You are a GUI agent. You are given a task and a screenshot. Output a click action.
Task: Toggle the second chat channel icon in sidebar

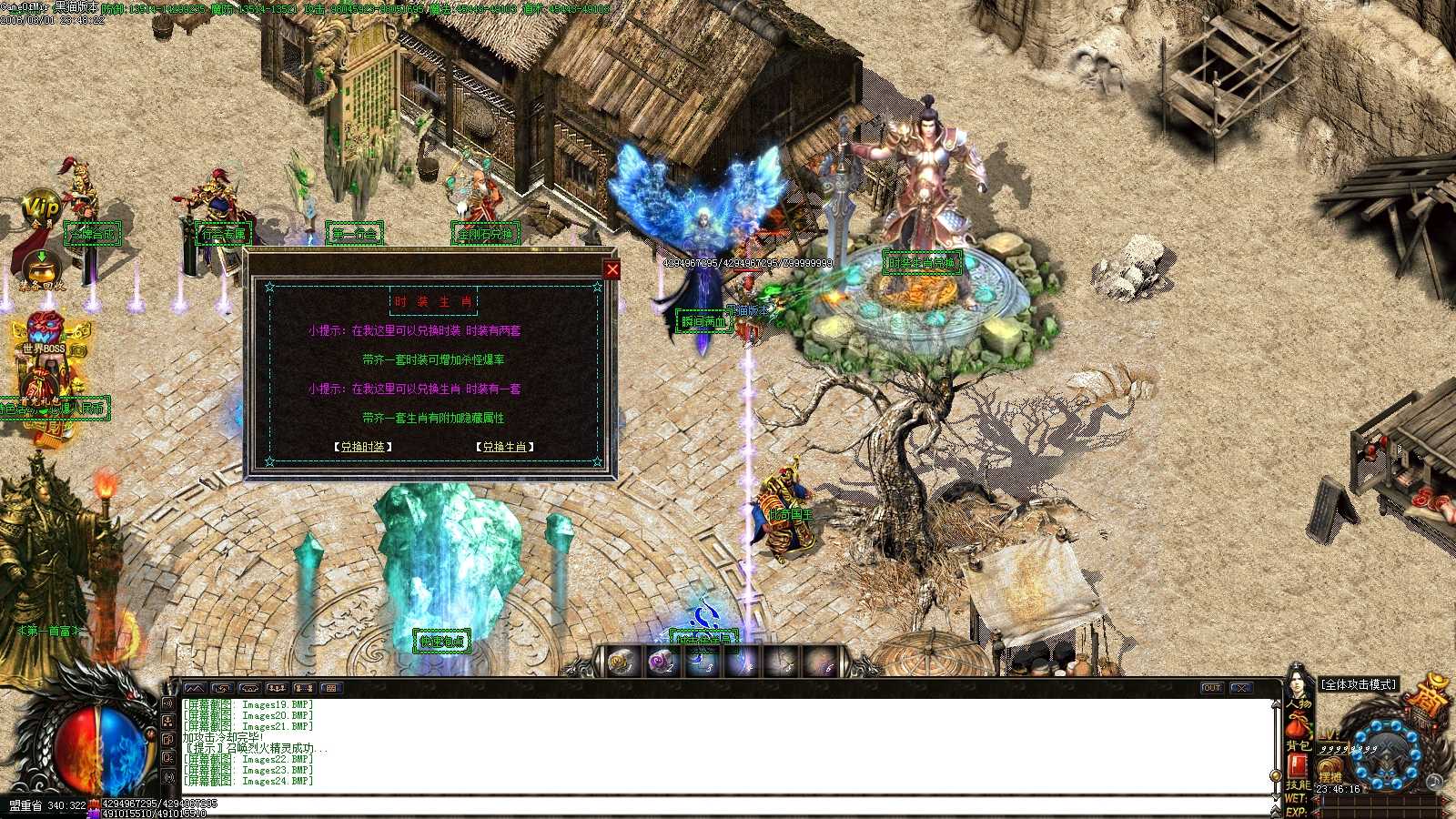coord(169,723)
